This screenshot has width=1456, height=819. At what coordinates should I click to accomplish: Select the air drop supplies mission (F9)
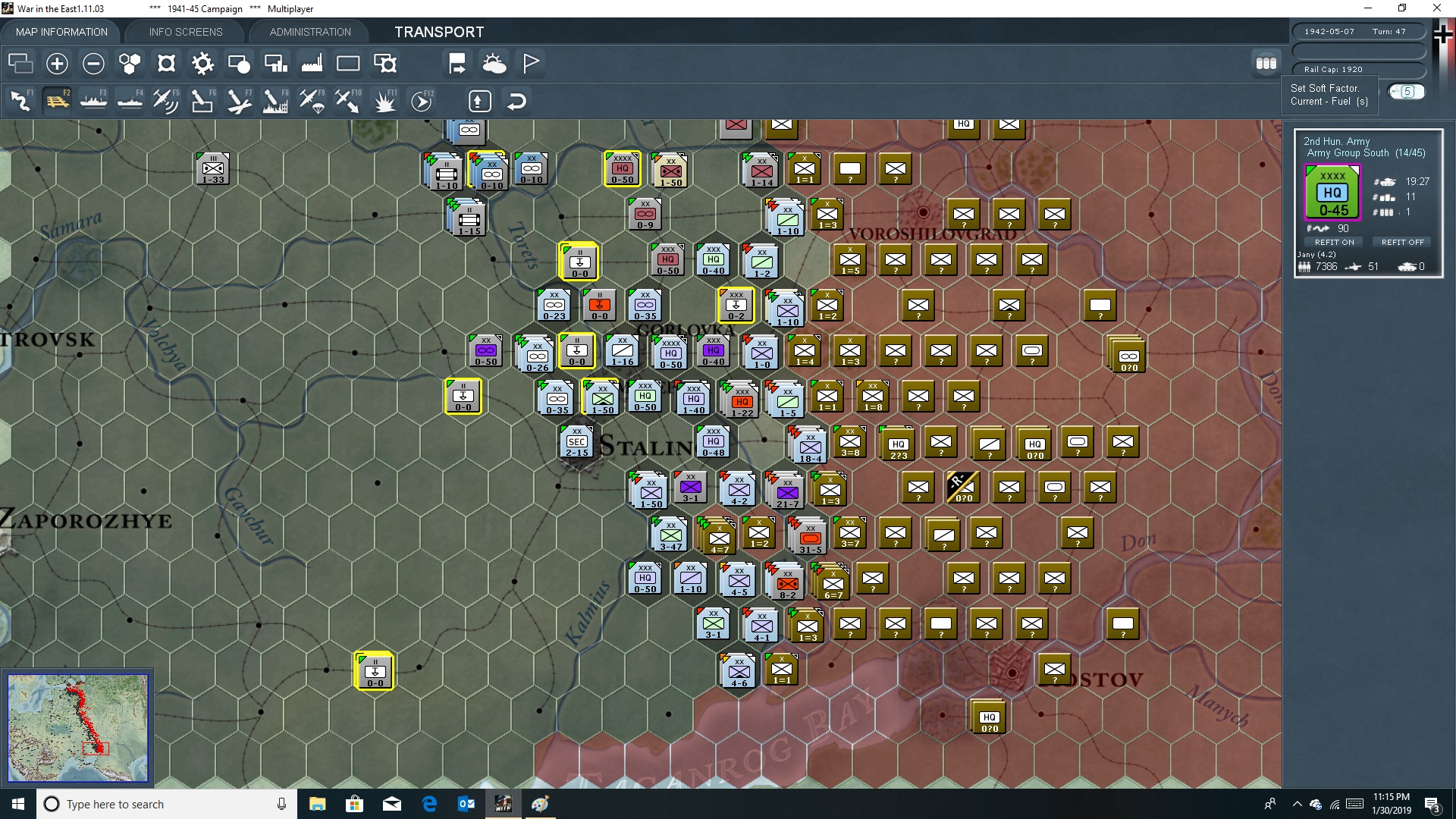tap(312, 100)
